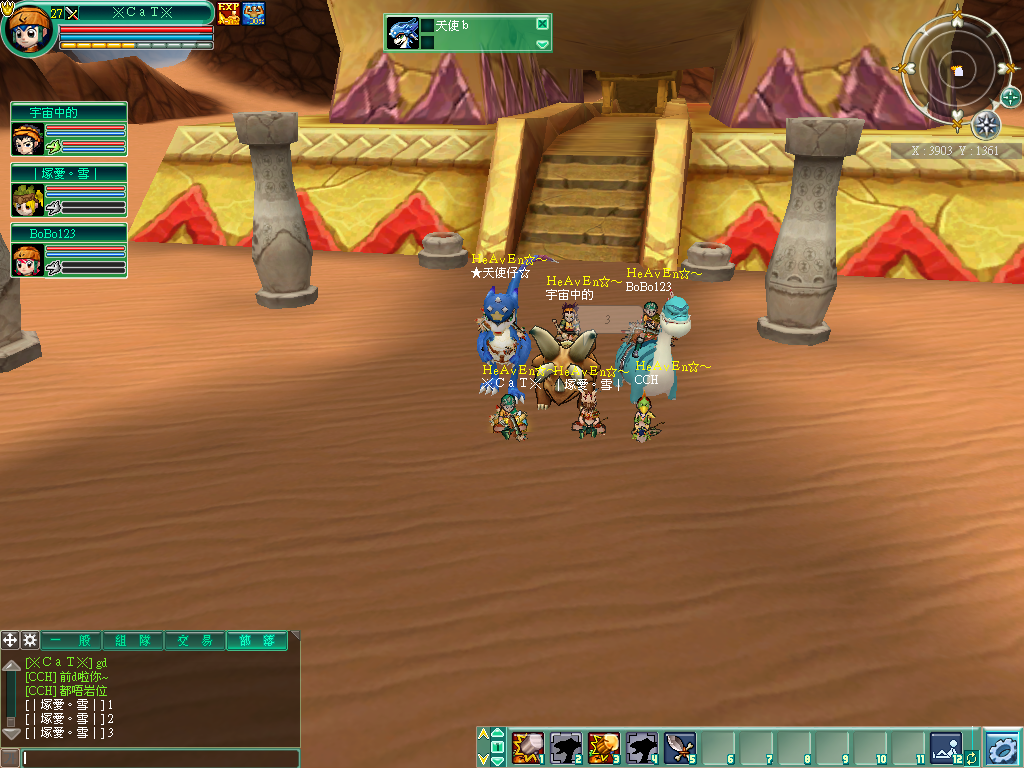The height and width of the screenshot is (768, 1024).
Task: Select party member 宇宙中的 portrait
Action: pyautogui.click(x=27, y=139)
